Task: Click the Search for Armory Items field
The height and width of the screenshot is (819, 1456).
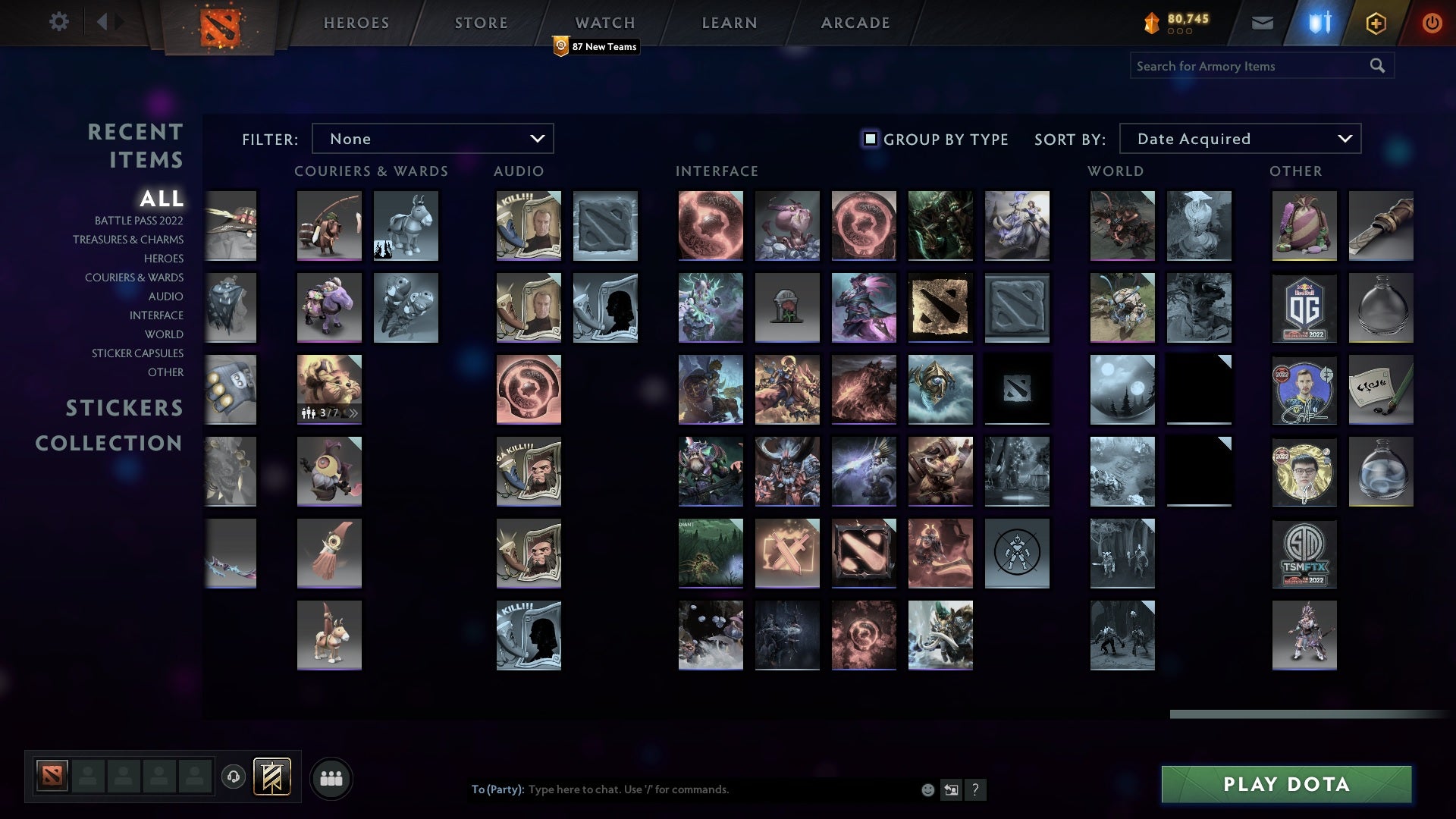Action: pos(1251,65)
